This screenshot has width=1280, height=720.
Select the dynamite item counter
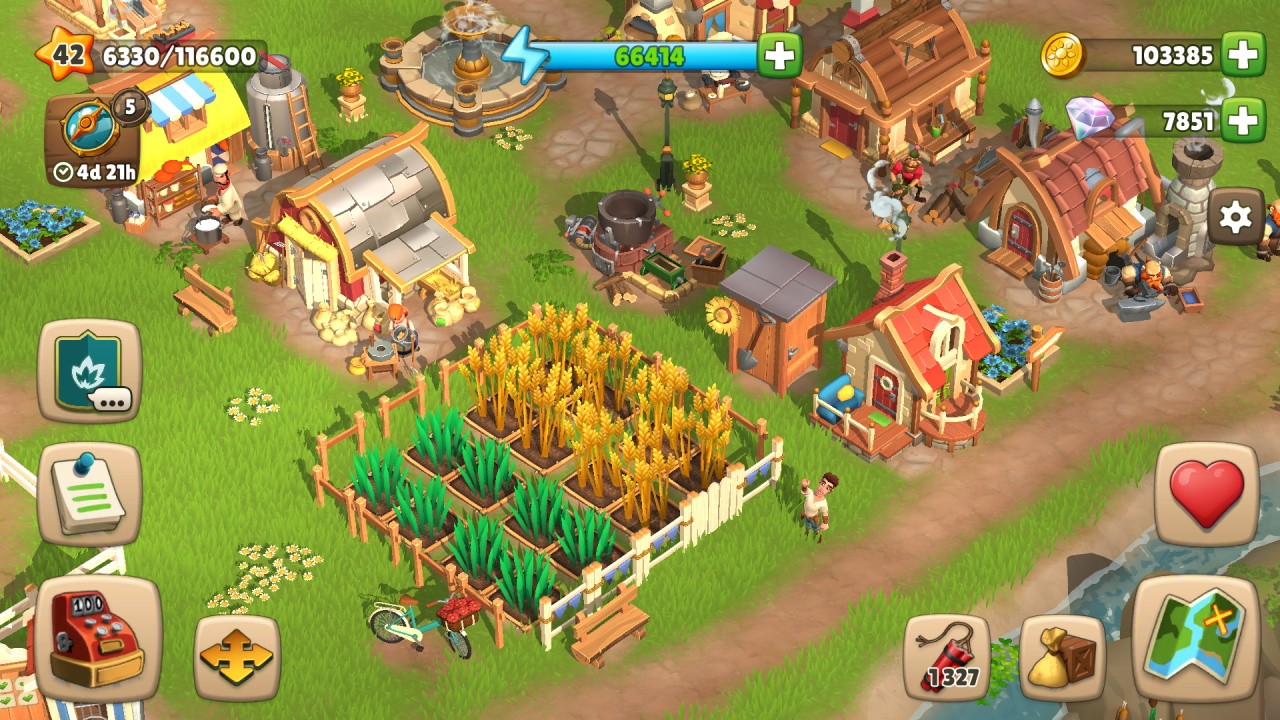[947, 657]
